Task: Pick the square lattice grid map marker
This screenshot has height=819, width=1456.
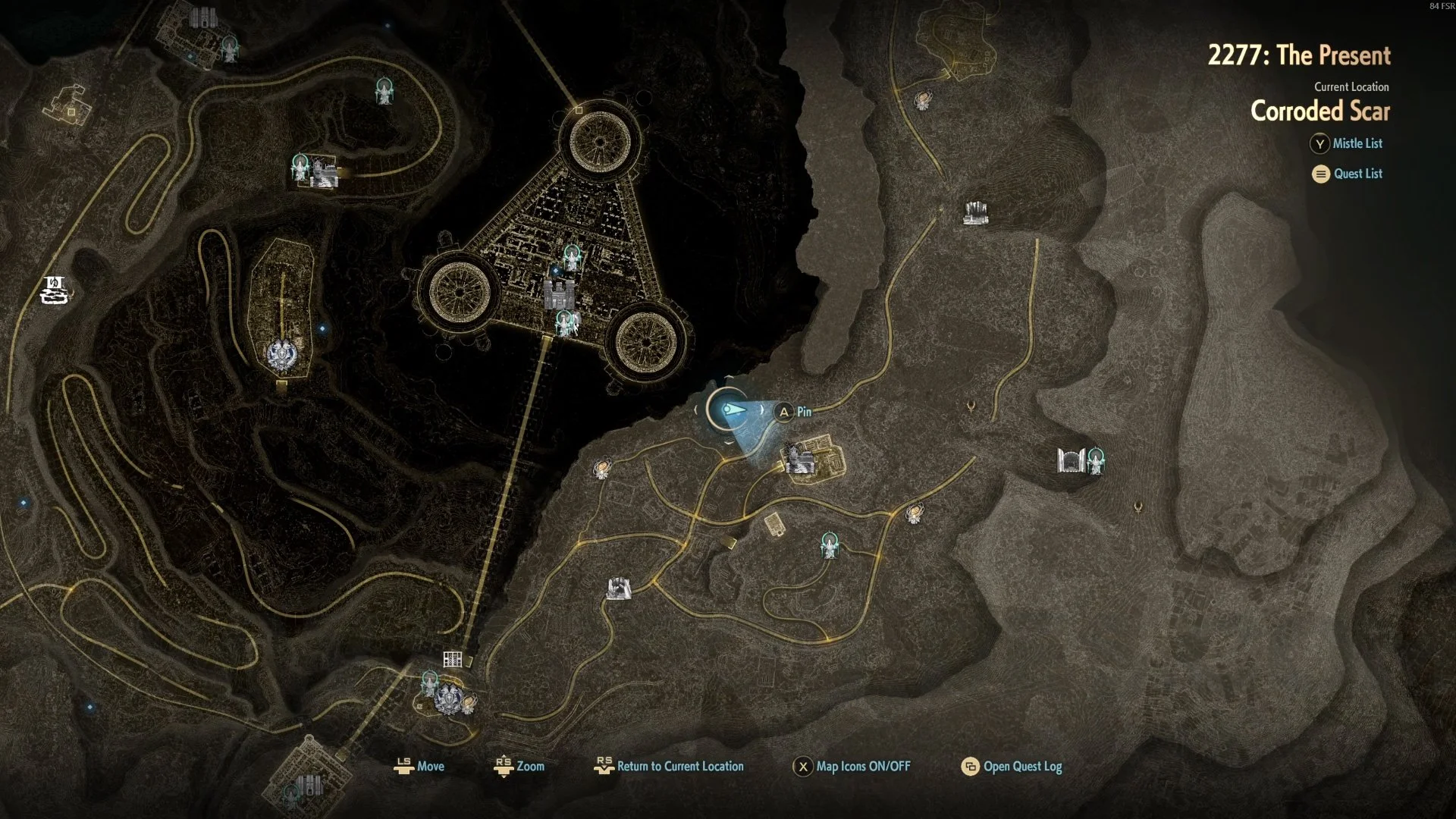Action: click(453, 659)
